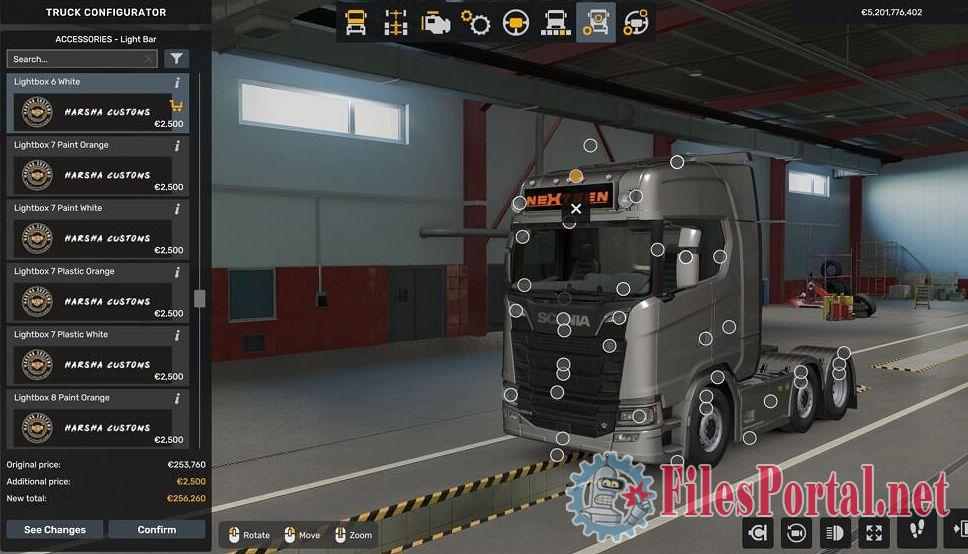Toggle the truck headlights preview
This screenshot has height=554, width=968.
pyautogui.click(x=835, y=531)
